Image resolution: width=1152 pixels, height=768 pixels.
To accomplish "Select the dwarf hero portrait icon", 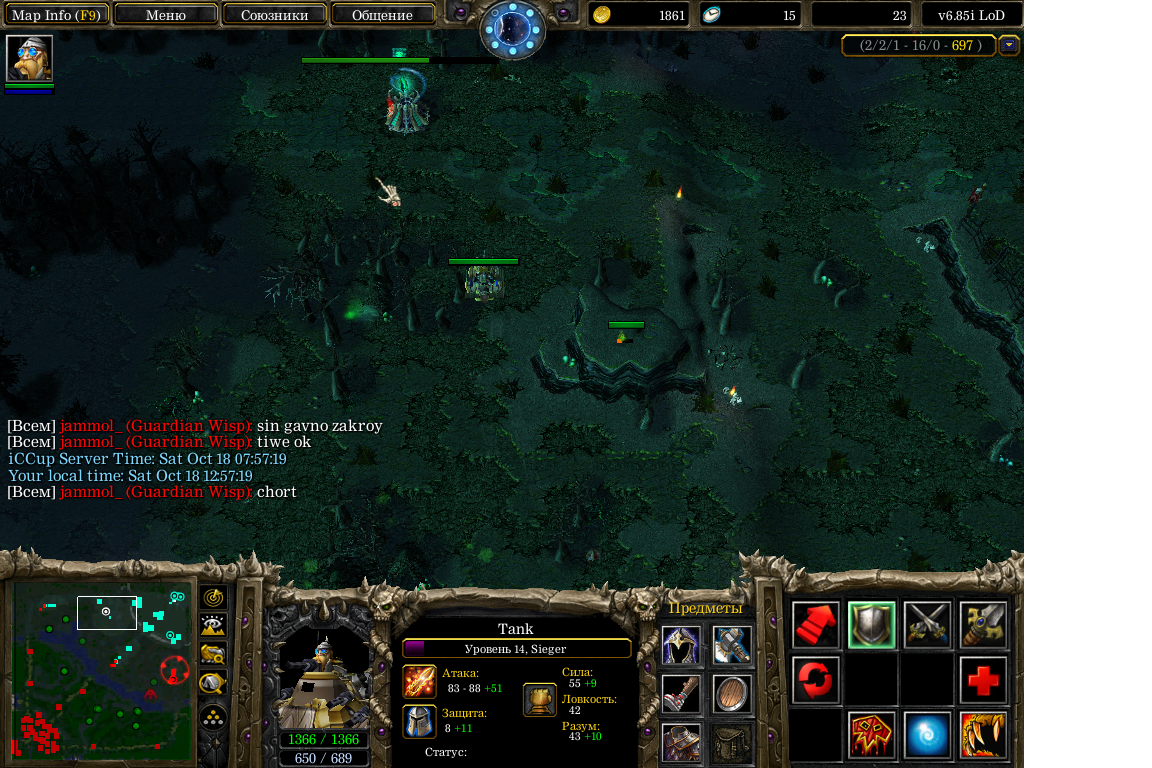I will (x=29, y=58).
